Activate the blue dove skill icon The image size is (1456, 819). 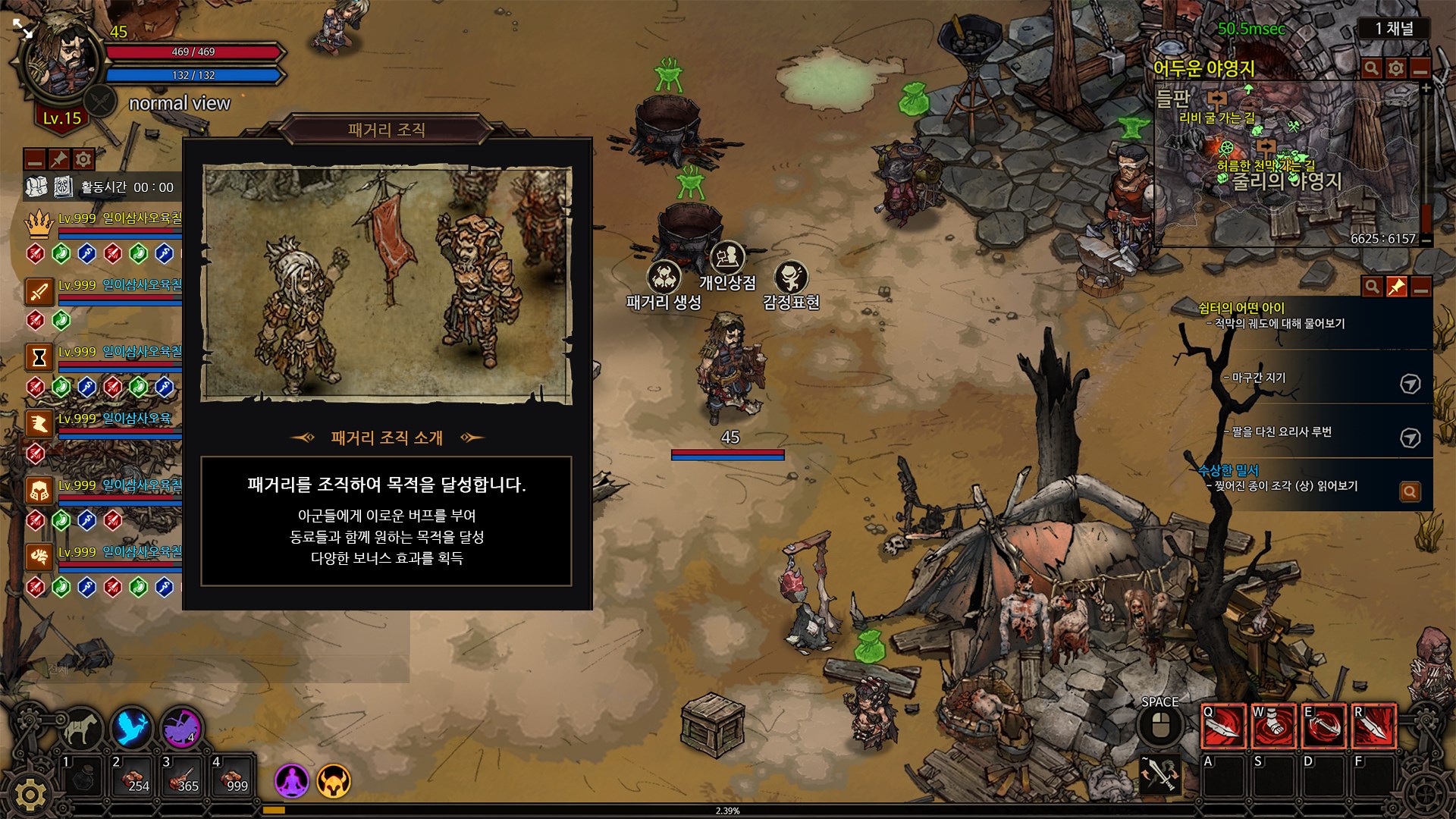coord(132,729)
